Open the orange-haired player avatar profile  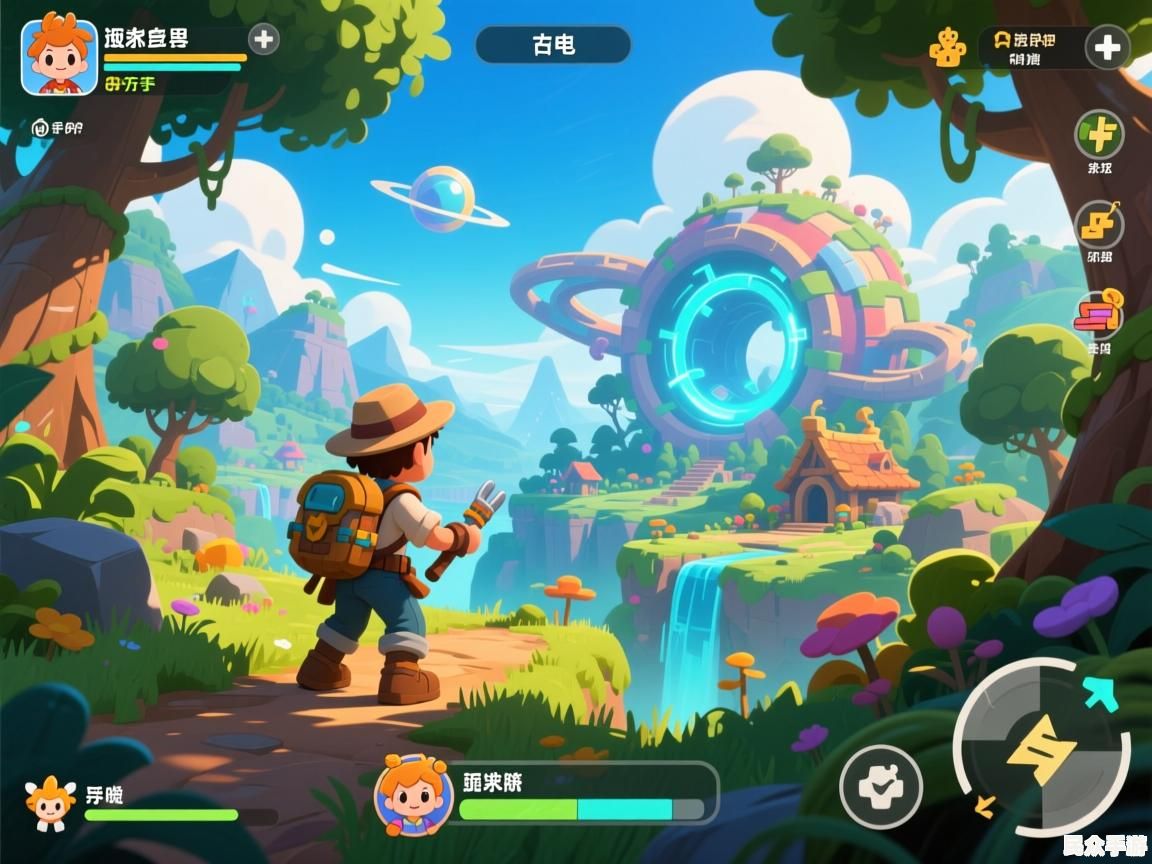tap(59, 57)
